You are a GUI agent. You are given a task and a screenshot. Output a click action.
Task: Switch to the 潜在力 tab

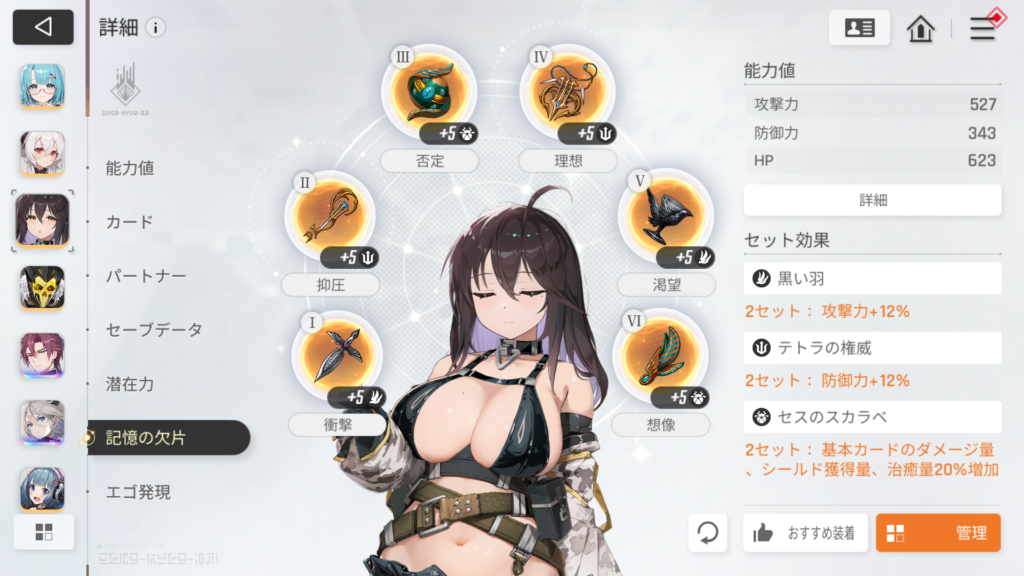[130, 384]
